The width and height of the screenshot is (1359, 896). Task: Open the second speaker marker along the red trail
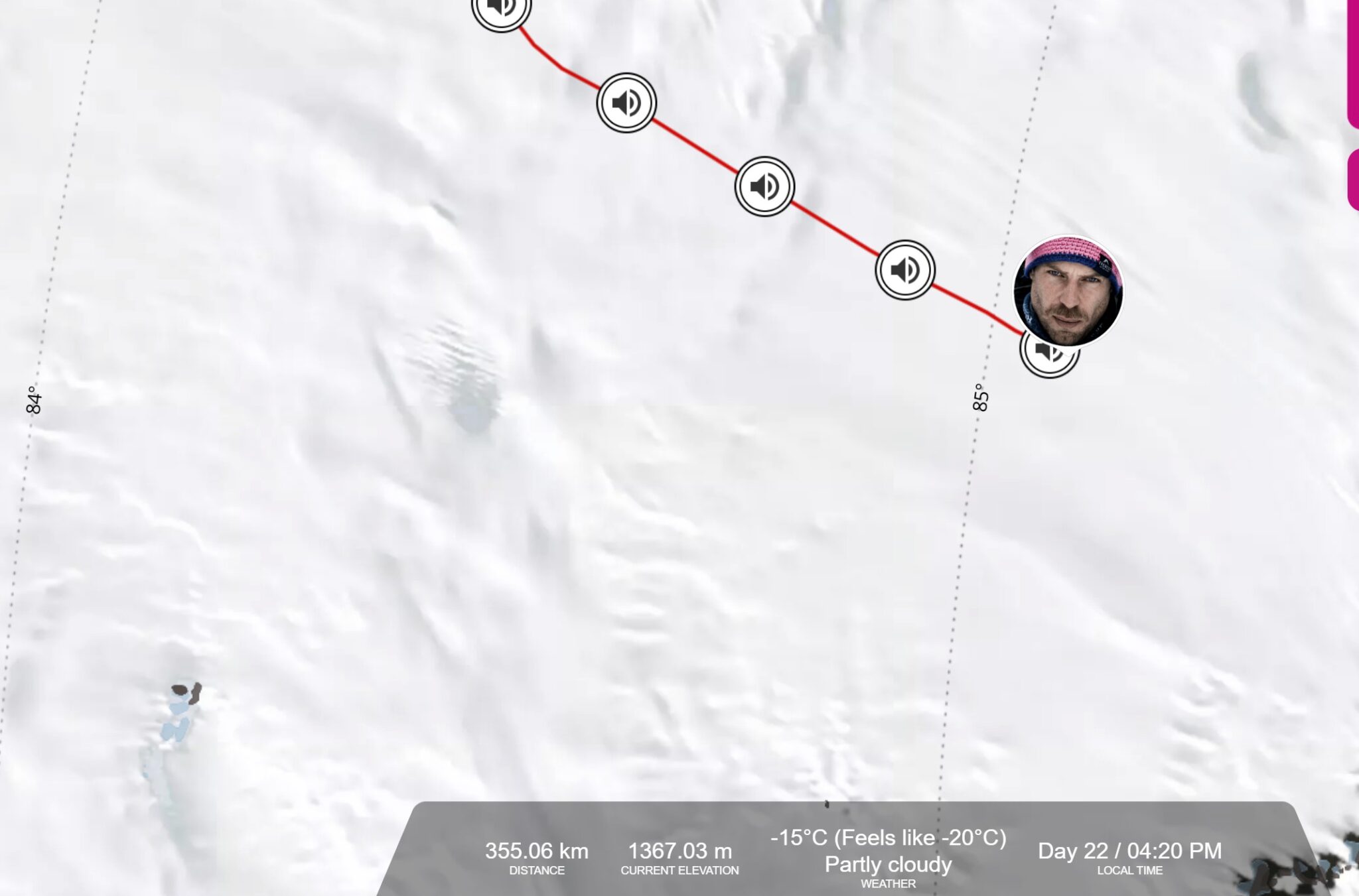click(626, 103)
